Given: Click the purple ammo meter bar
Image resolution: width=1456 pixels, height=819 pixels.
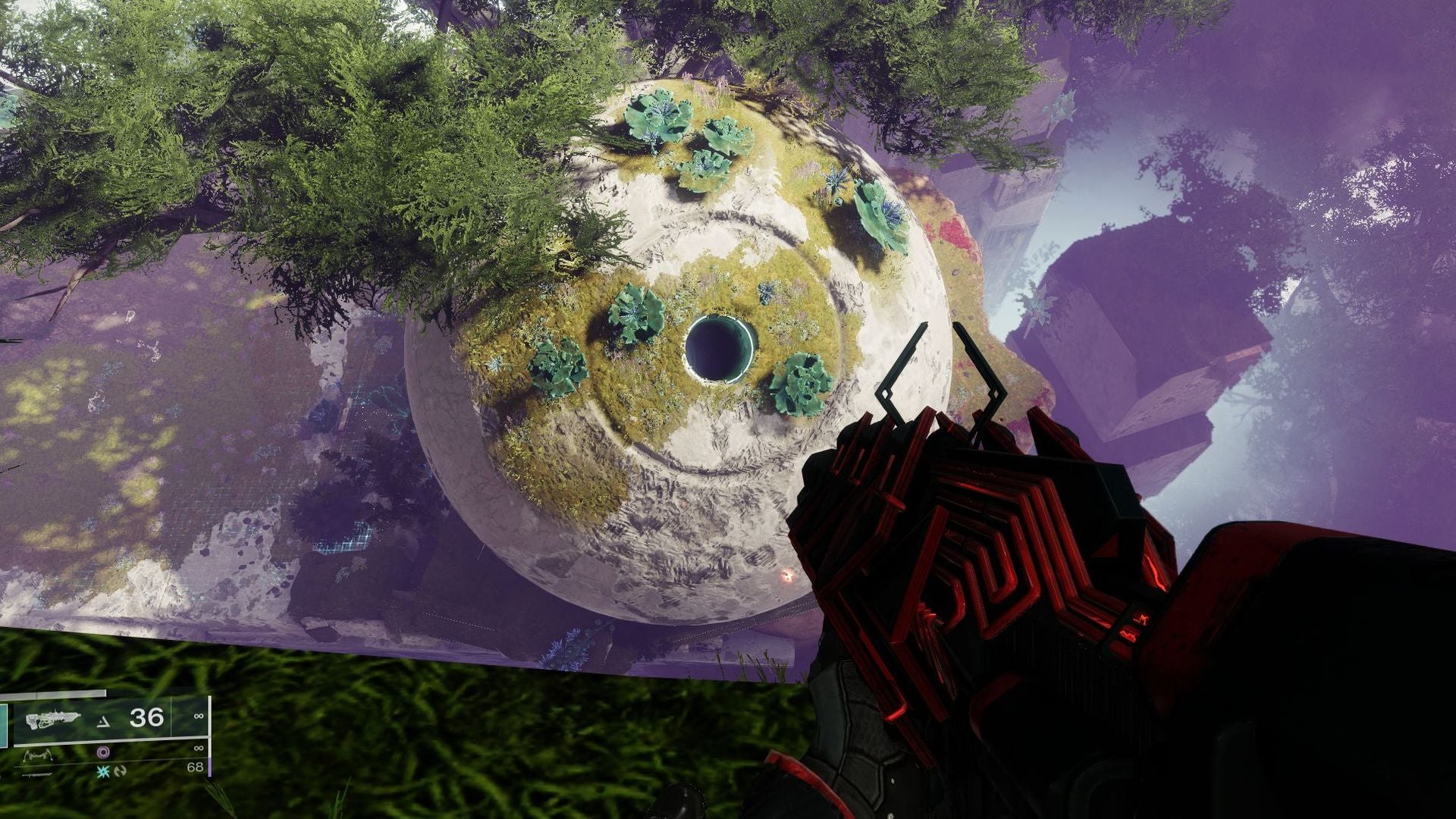Looking at the screenshot, I should [x=209, y=767].
